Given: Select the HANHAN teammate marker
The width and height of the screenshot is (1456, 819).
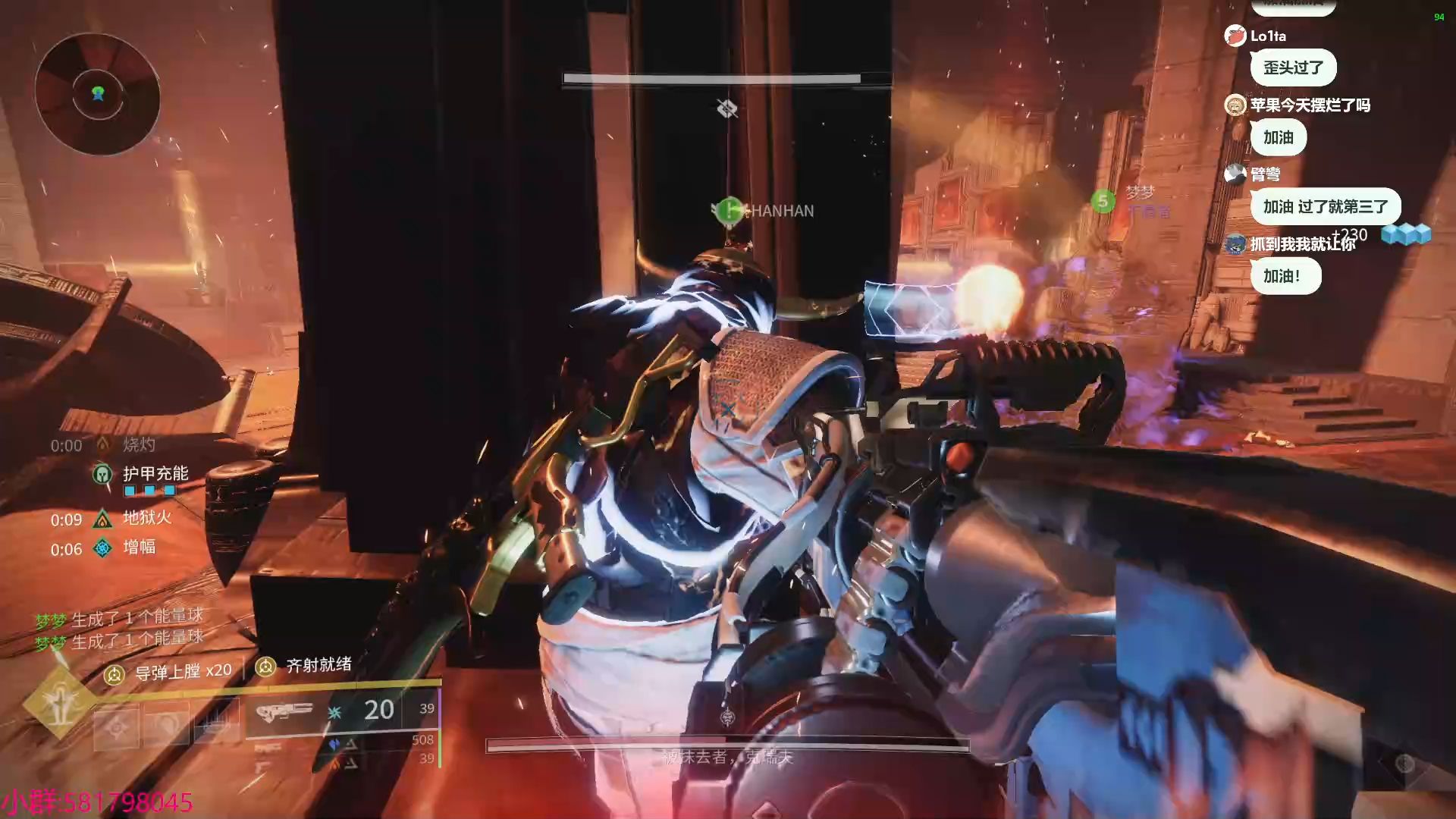Looking at the screenshot, I should [729, 210].
